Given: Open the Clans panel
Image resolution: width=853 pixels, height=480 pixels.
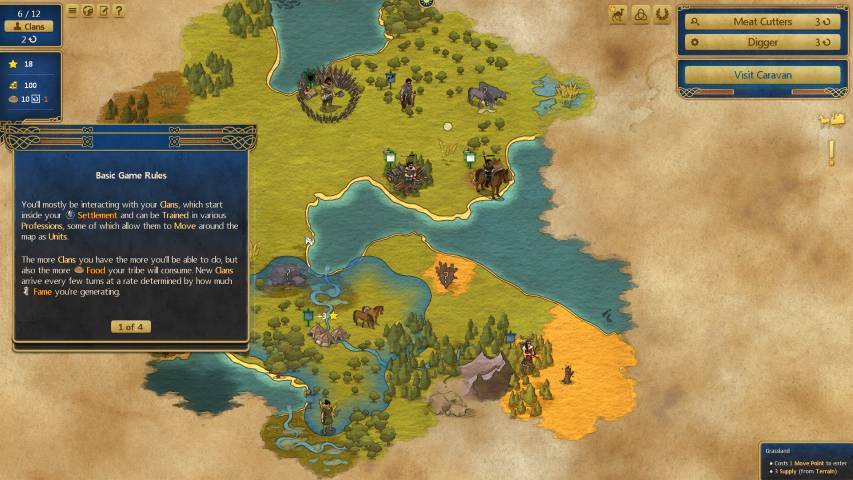Looking at the screenshot, I should pyautogui.click(x=35, y=27).
